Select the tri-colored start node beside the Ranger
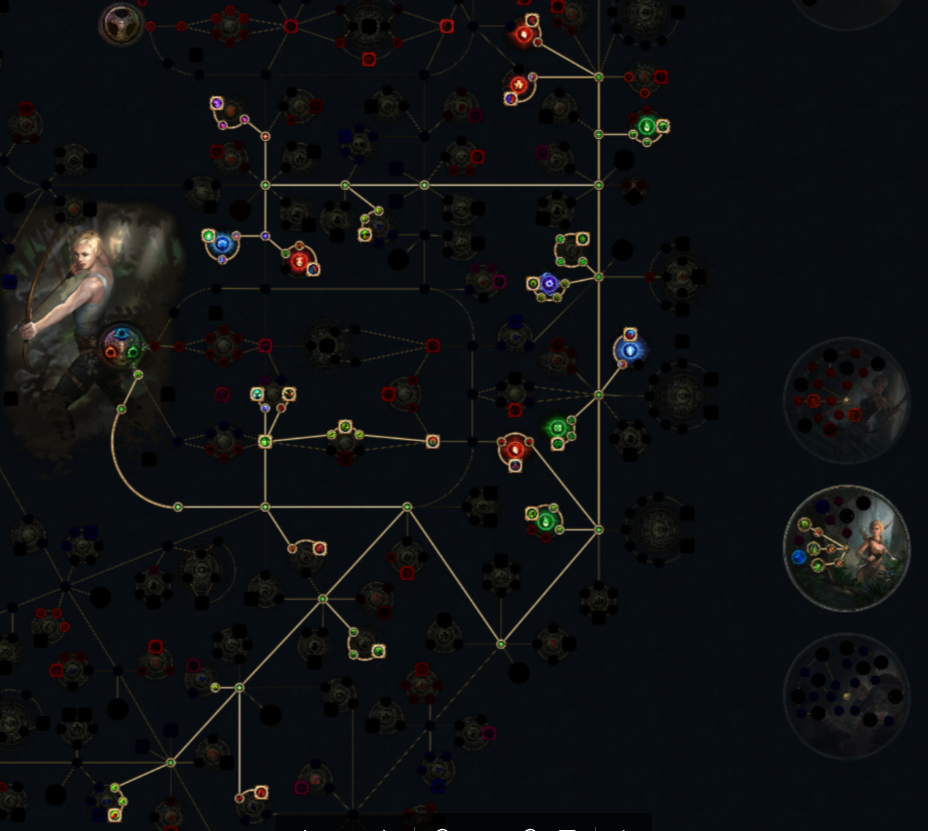928x831 pixels. pos(123,346)
